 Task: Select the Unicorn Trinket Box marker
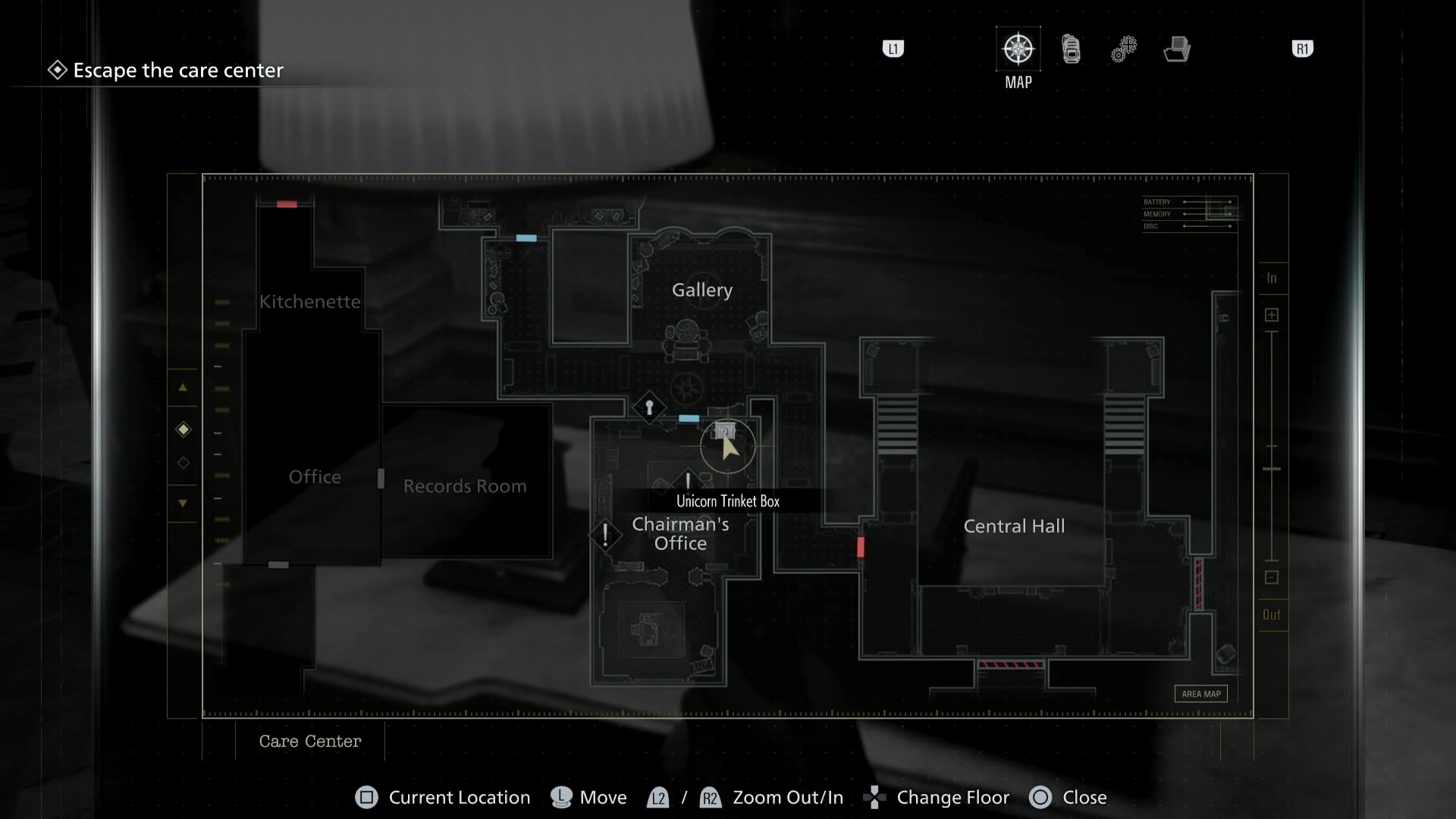(x=725, y=432)
